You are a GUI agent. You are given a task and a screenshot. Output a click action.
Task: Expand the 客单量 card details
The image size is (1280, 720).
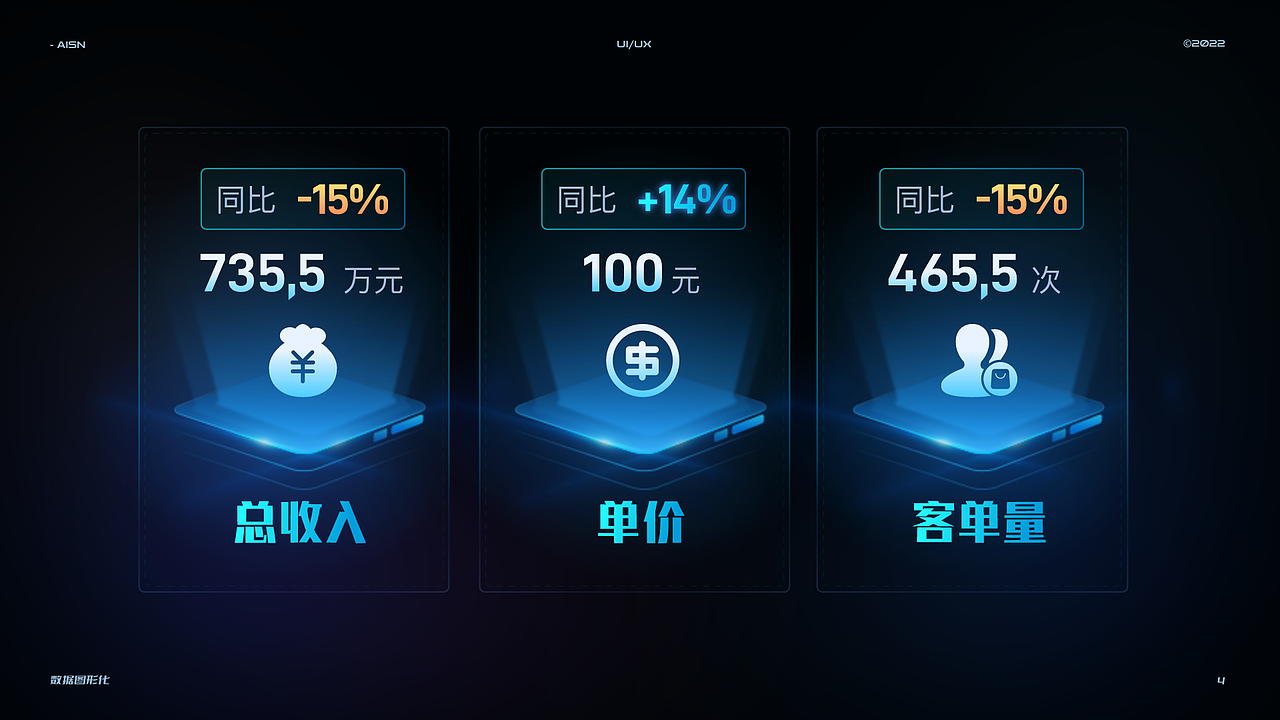tap(972, 358)
